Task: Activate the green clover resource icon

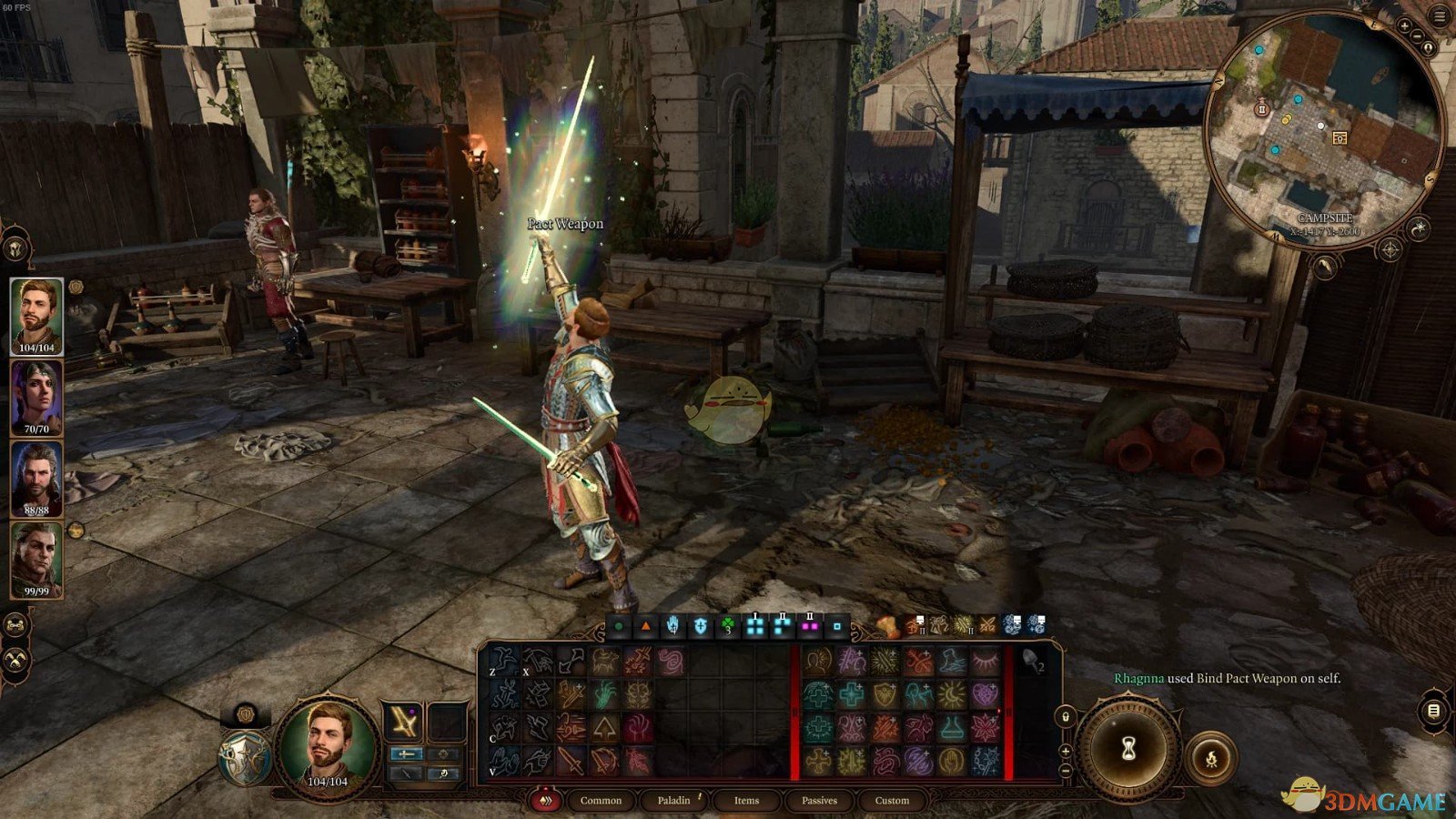Action: coord(727,627)
